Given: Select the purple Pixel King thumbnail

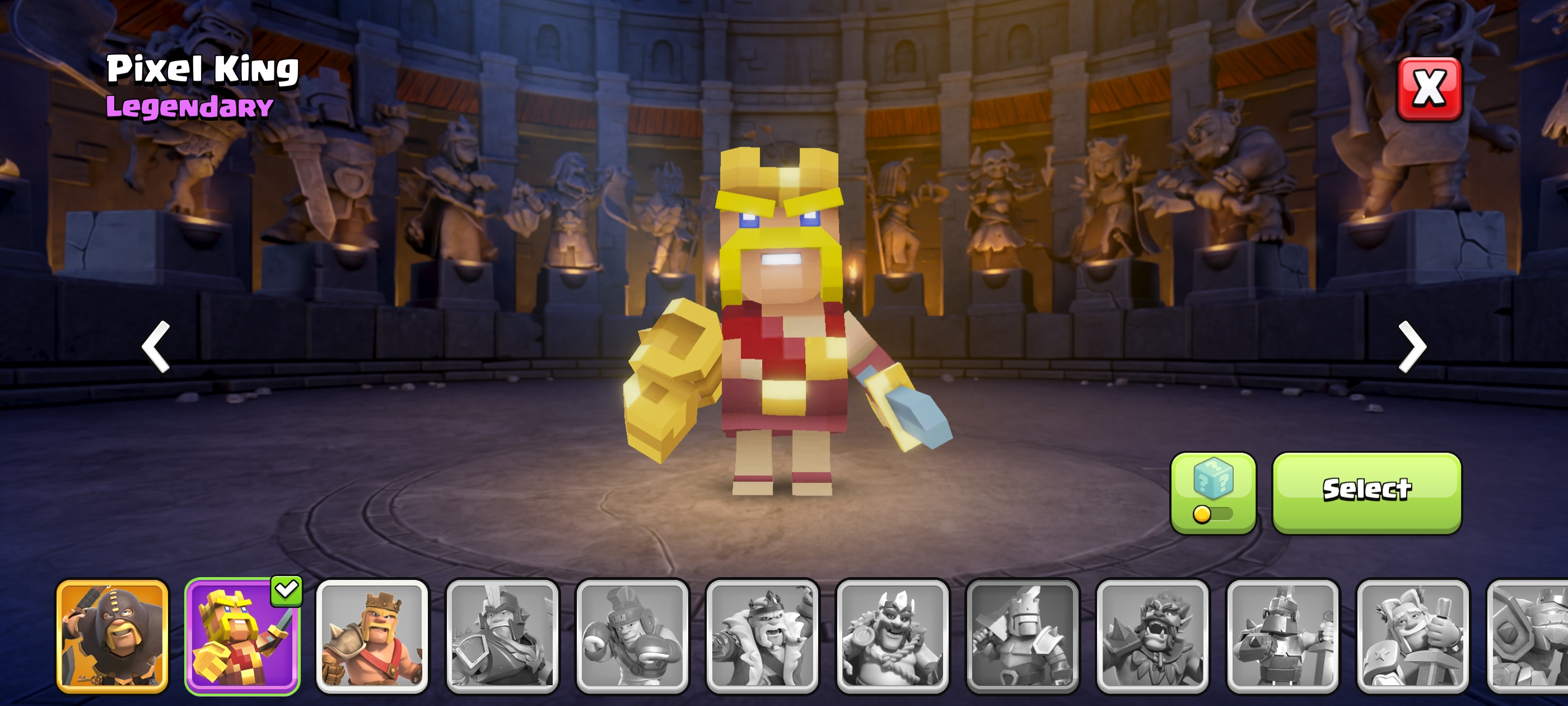Looking at the screenshot, I should [x=242, y=635].
